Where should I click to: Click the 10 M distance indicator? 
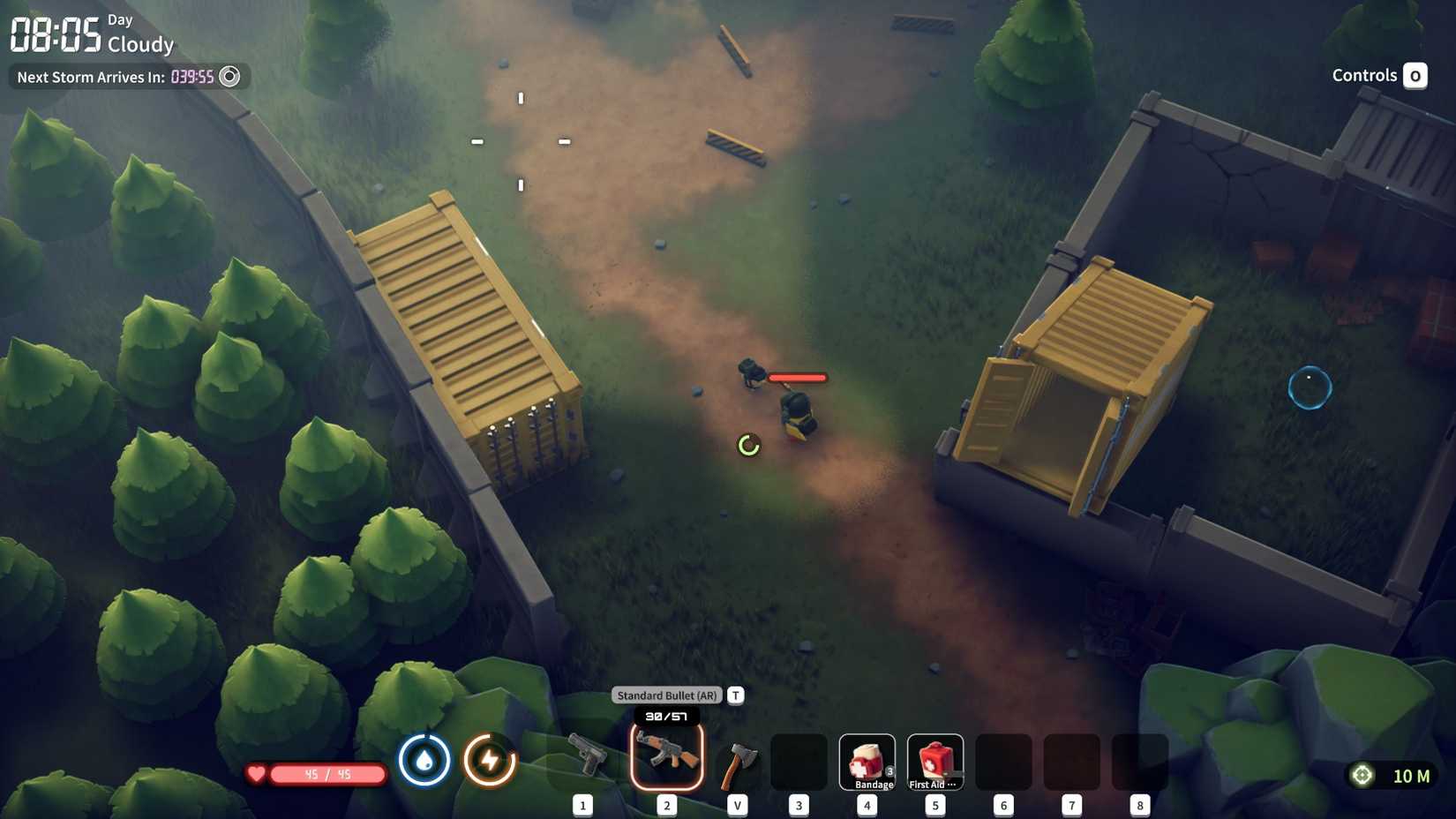click(1410, 777)
